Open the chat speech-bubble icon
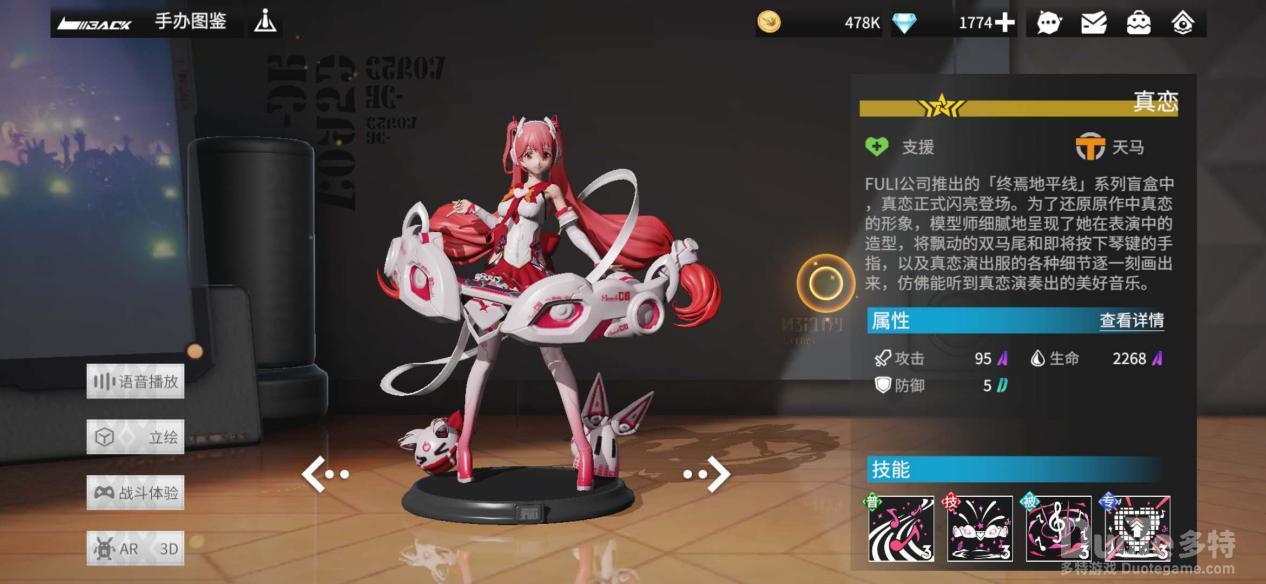The image size is (1266, 584). point(1049,22)
